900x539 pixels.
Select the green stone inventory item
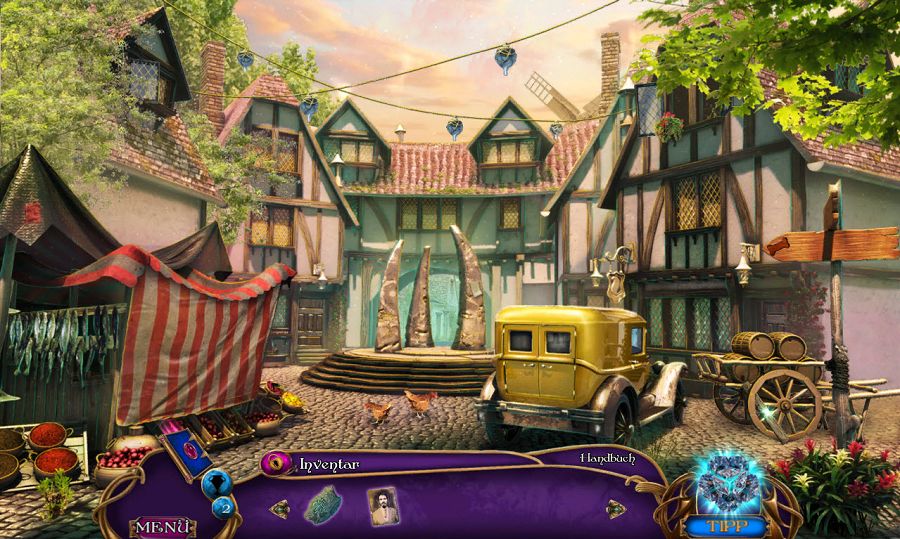[x=324, y=504]
